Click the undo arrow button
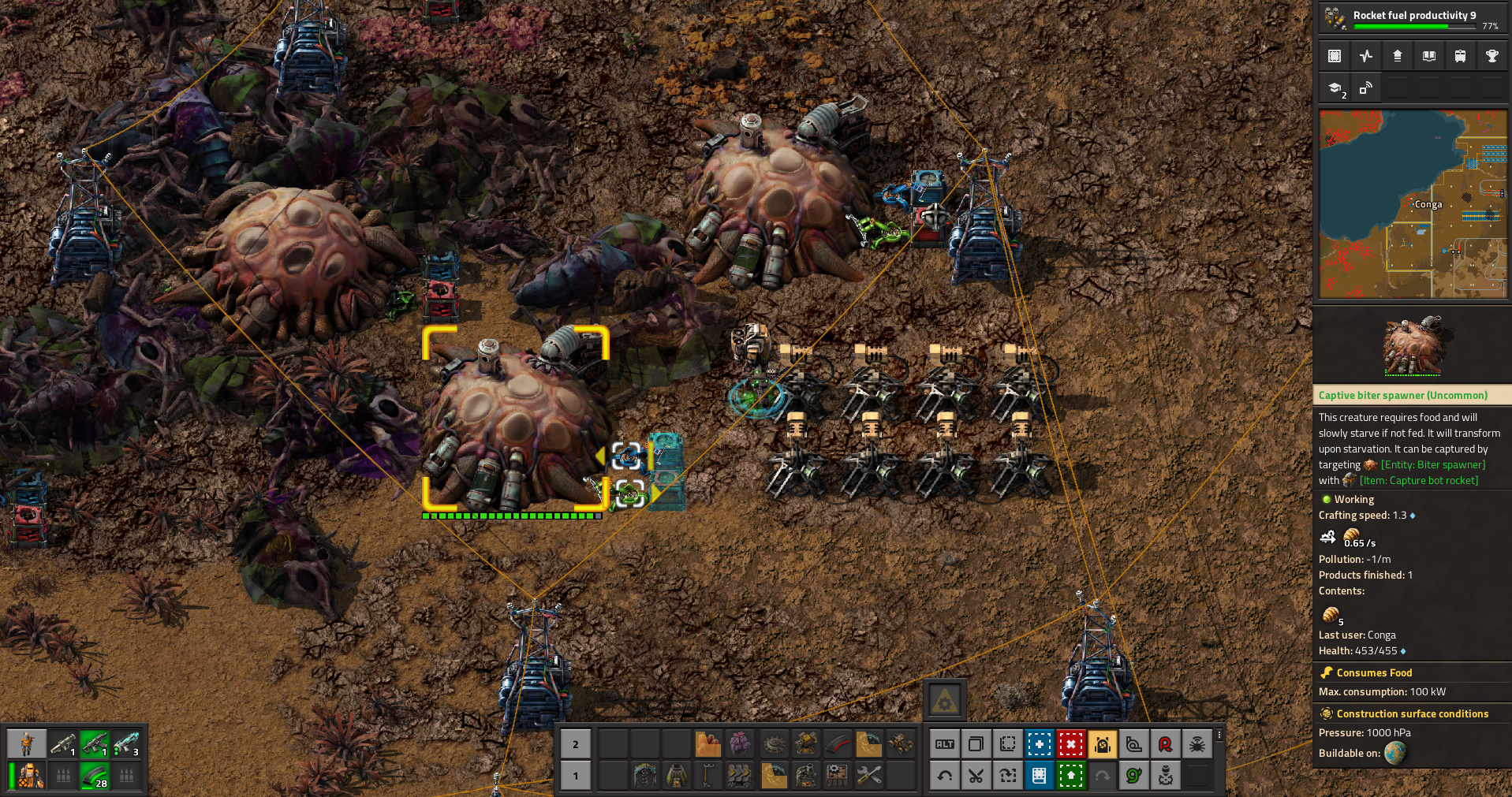Image resolution: width=1512 pixels, height=797 pixels. pos(944,776)
